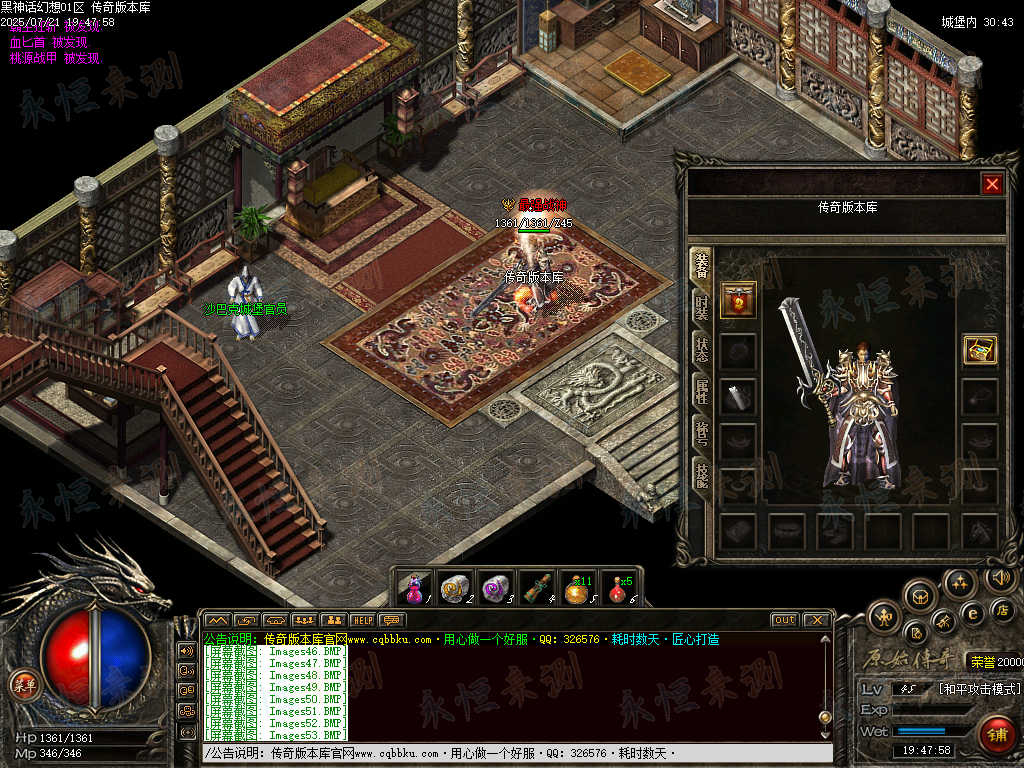The width and height of the screenshot is (1024, 768).
Task: Click the HELP button above the chat
Action: tap(362, 620)
